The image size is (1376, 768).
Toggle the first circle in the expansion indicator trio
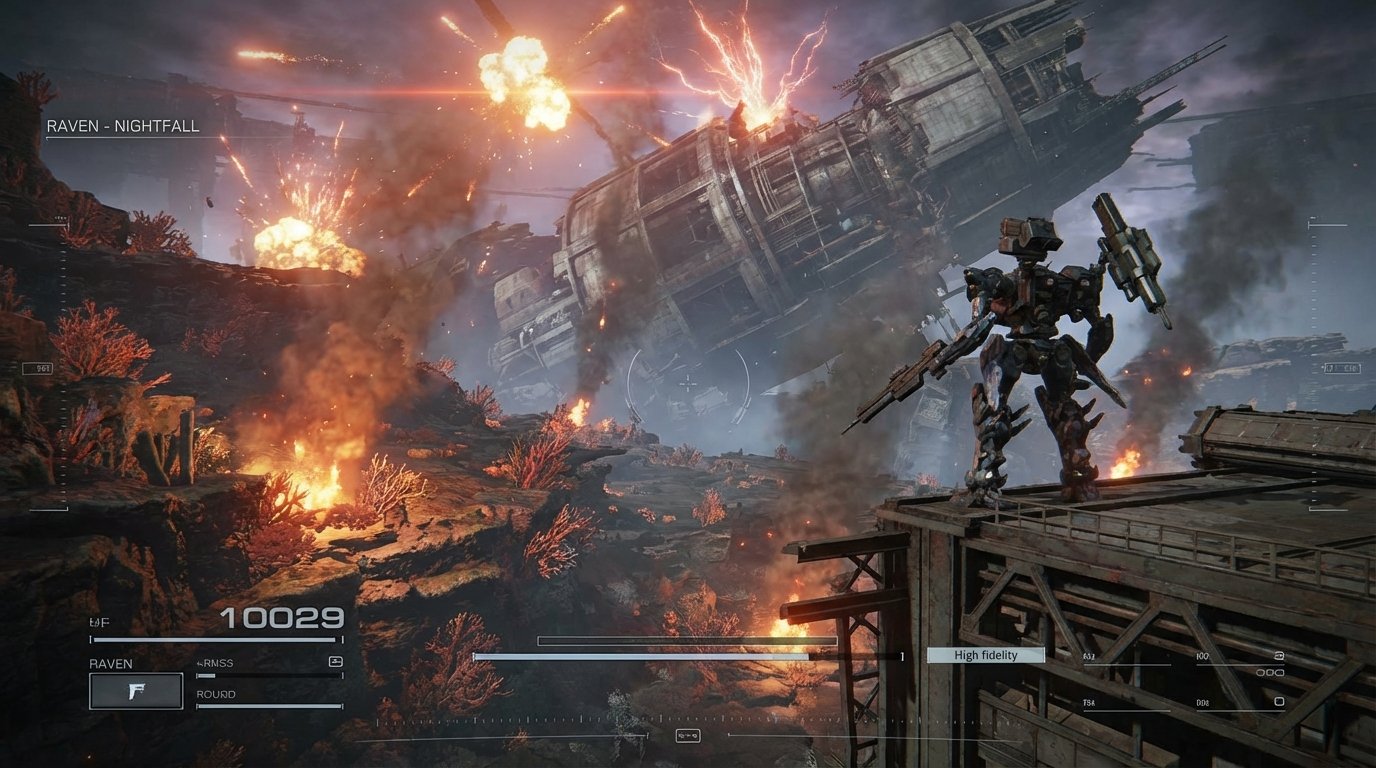(x=1259, y=672)
